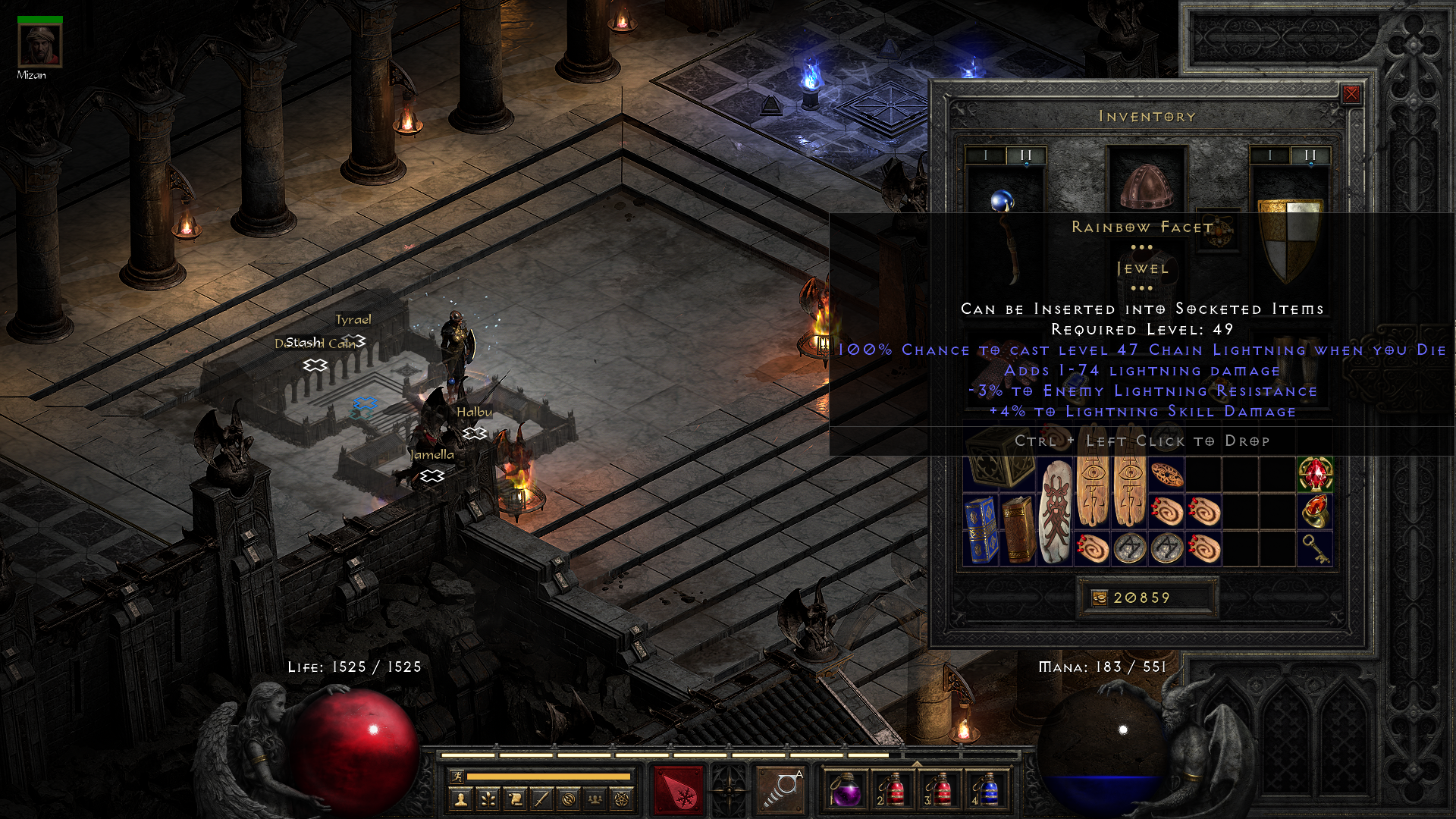
Task: Click the sword icon on the hotbar
Action: pyautogui.click(x=540, y=801)
